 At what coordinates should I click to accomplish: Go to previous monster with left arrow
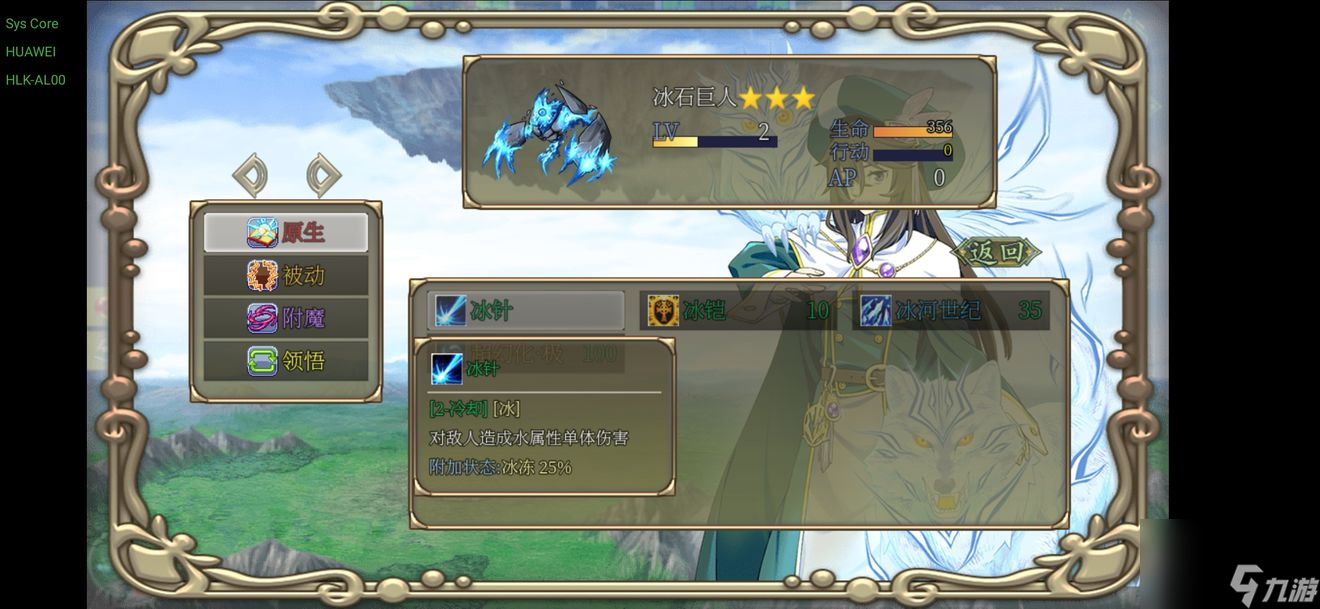[x=250, y=176]
